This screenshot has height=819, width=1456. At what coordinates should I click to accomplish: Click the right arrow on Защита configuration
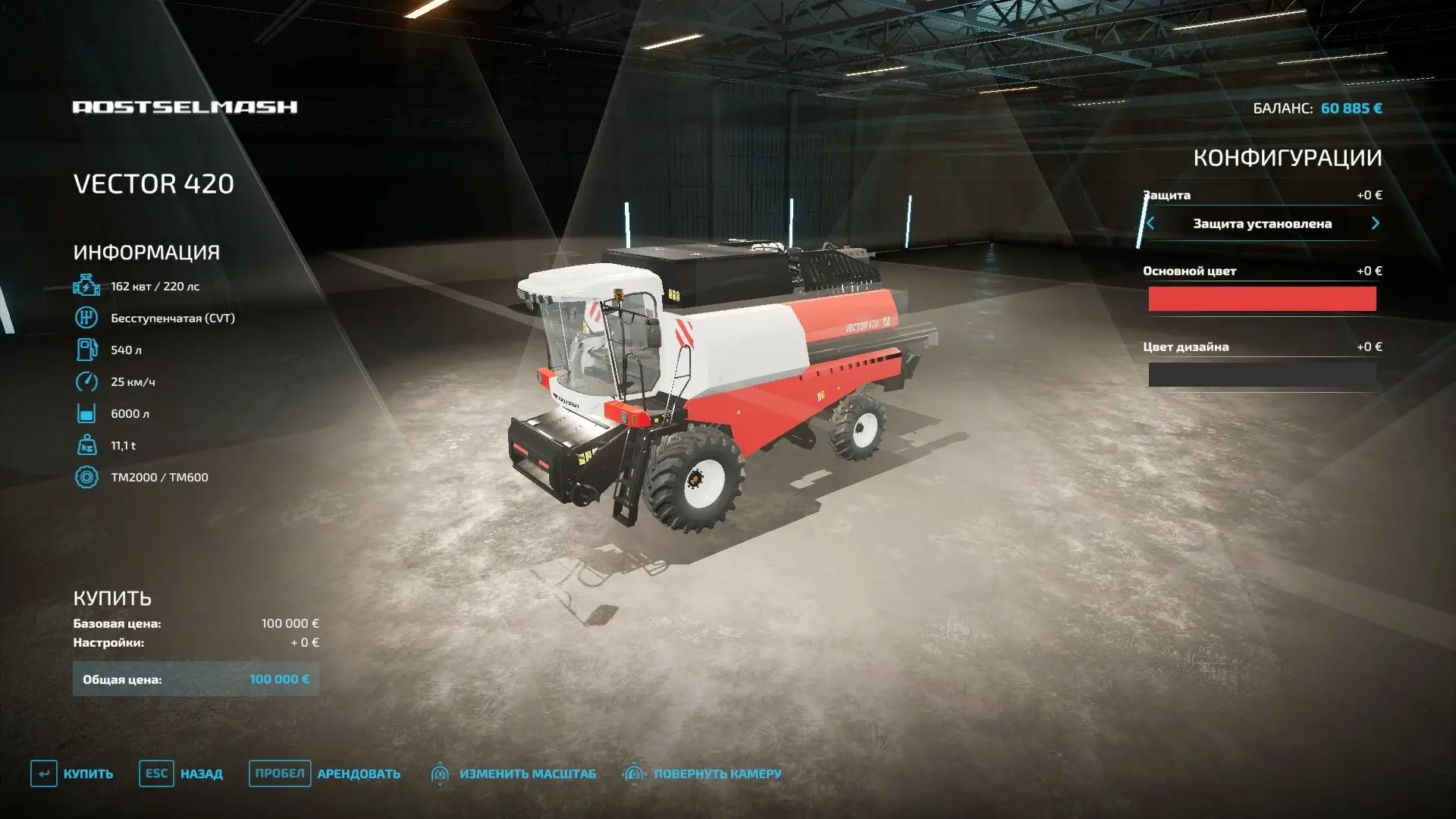click(x=1374, y=224)
